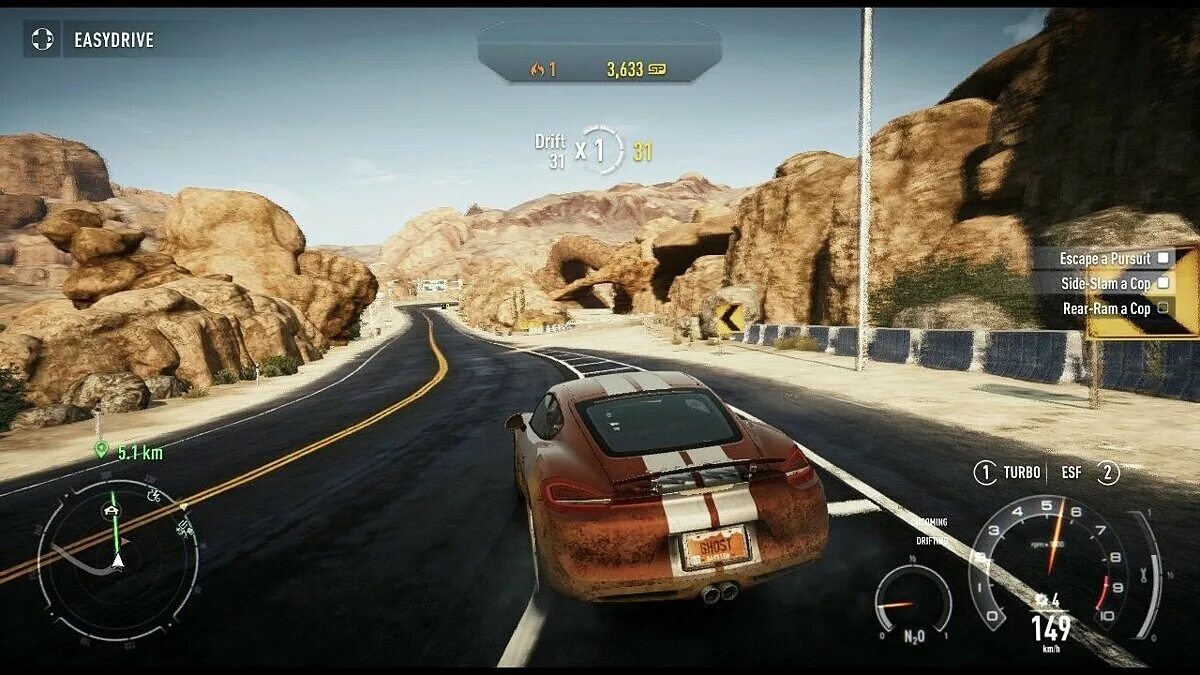The height and width of the screenshot is (675, 1200).
Task: Click the green destination marker above the minimap
Action: pos(101,450)
